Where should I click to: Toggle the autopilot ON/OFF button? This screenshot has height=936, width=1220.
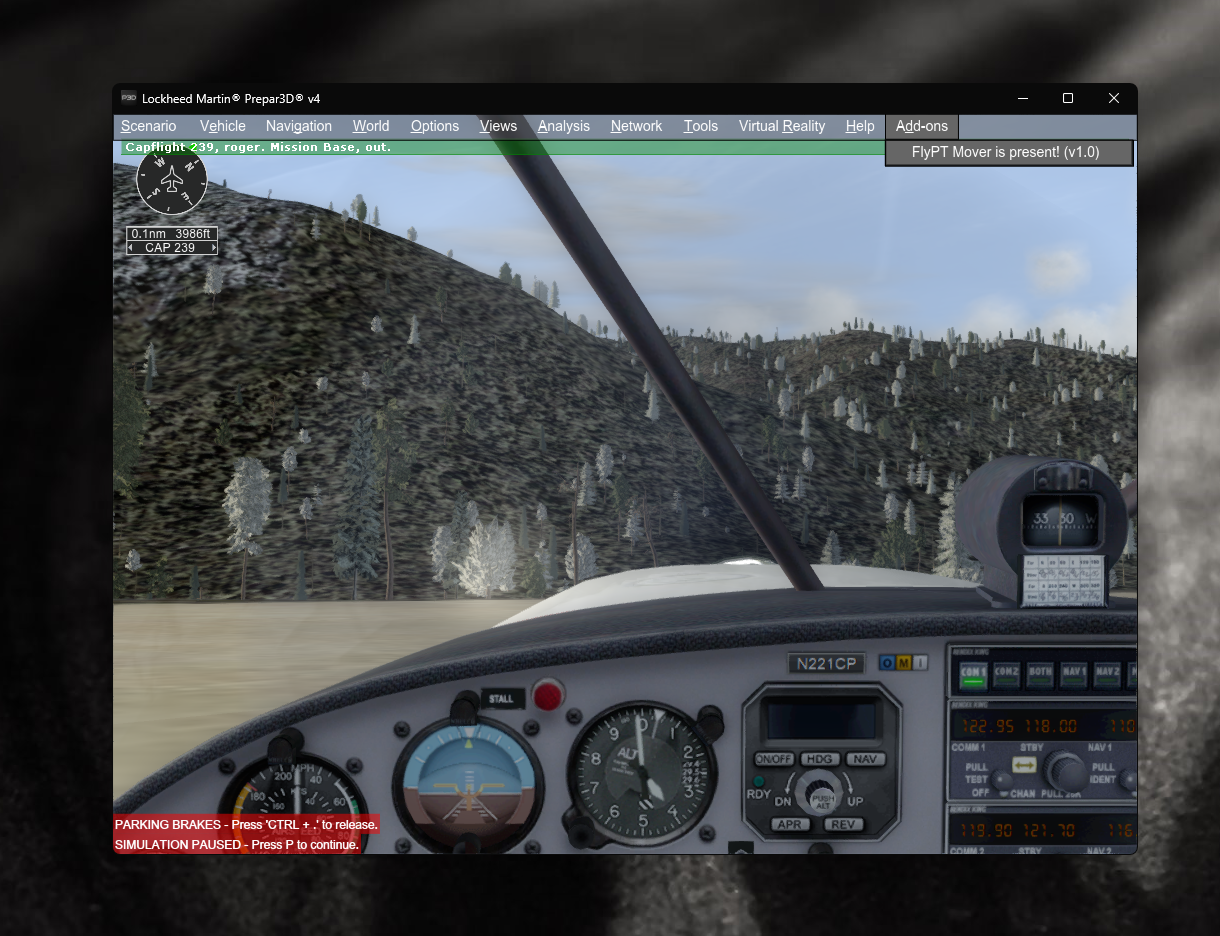773,759
